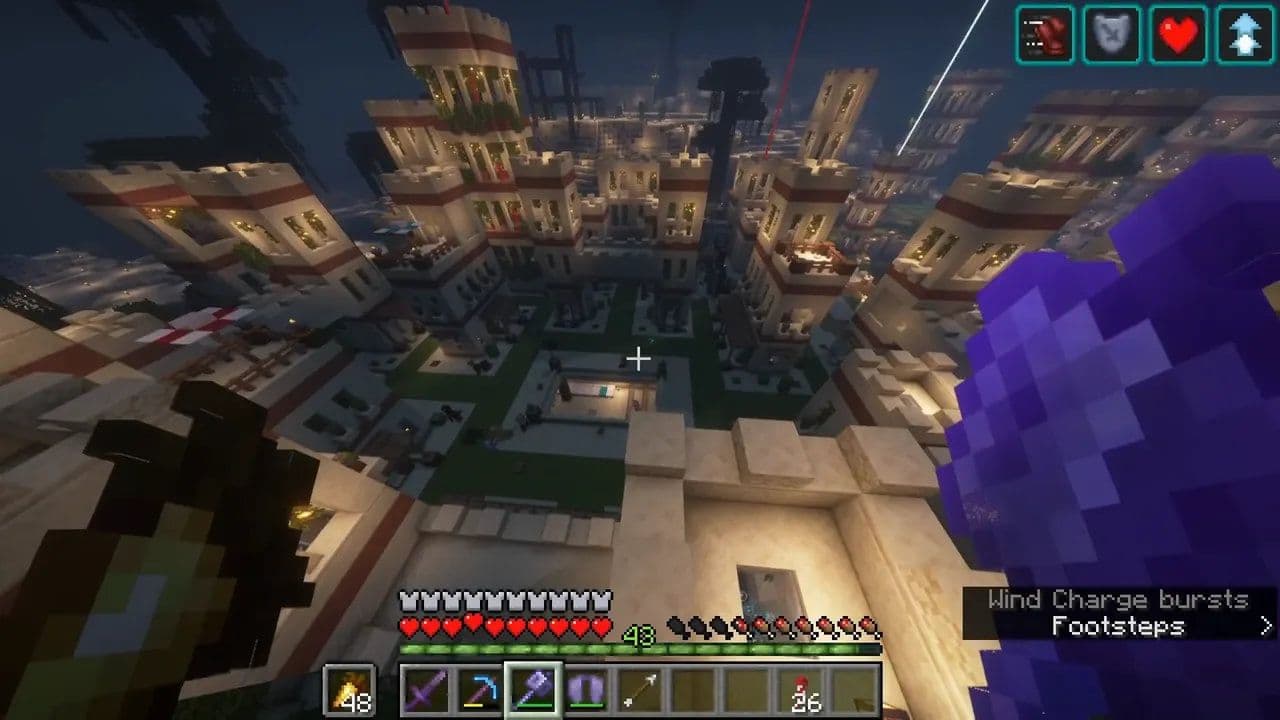Click a chestplate icon in the armor bar
Viewport: 1280px width, 720px height.
coord(410,600)
